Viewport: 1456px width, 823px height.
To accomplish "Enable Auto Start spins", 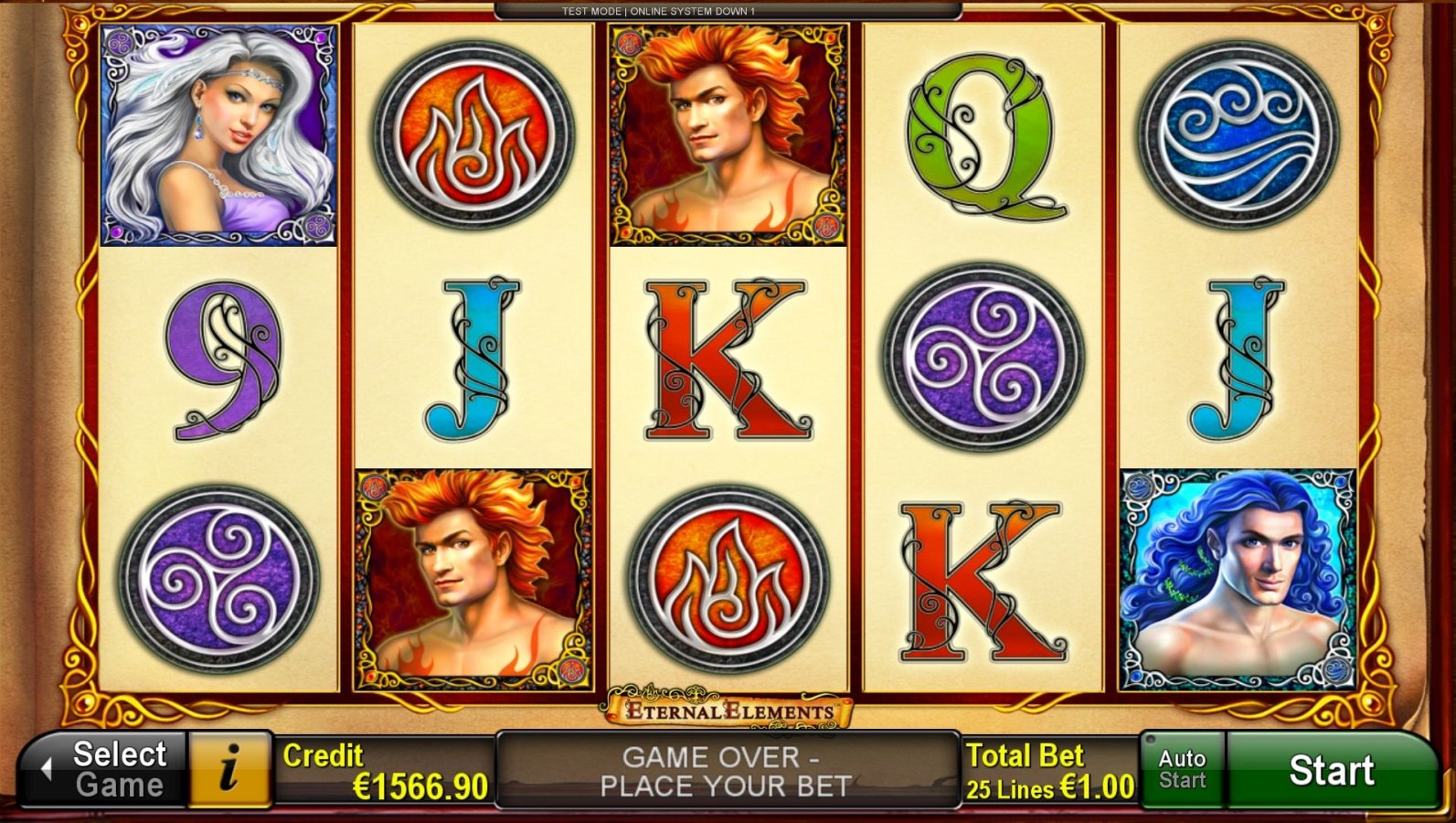I will point(1182,770).
